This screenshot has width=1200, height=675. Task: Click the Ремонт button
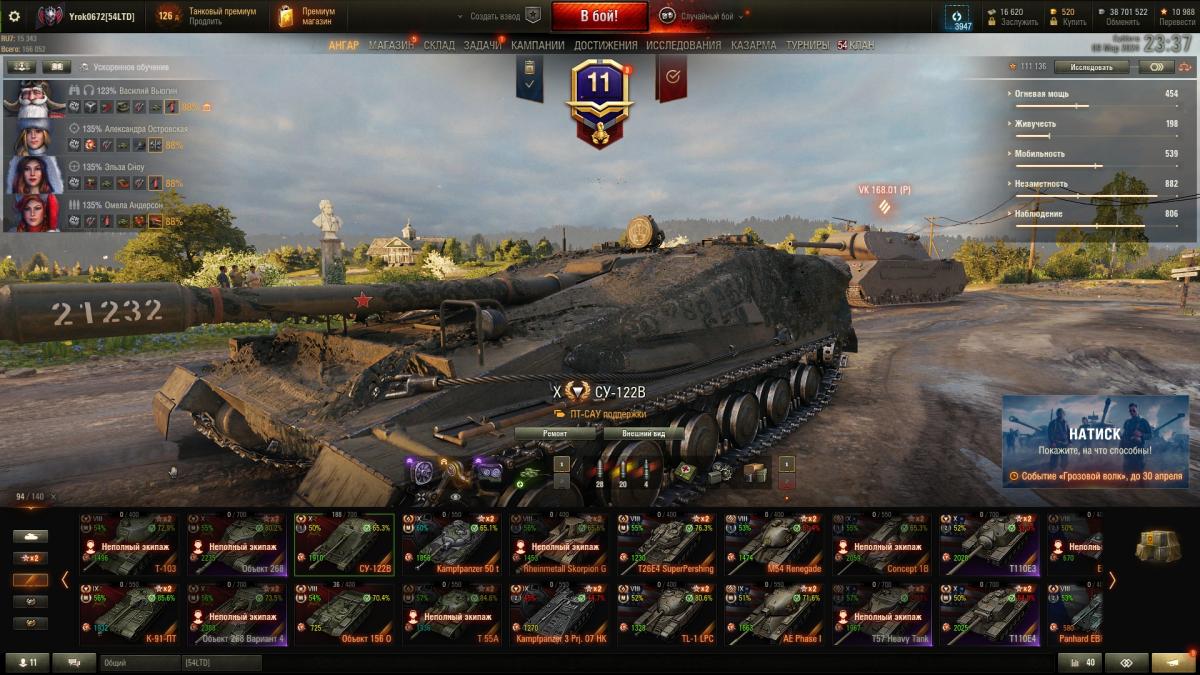556,434
